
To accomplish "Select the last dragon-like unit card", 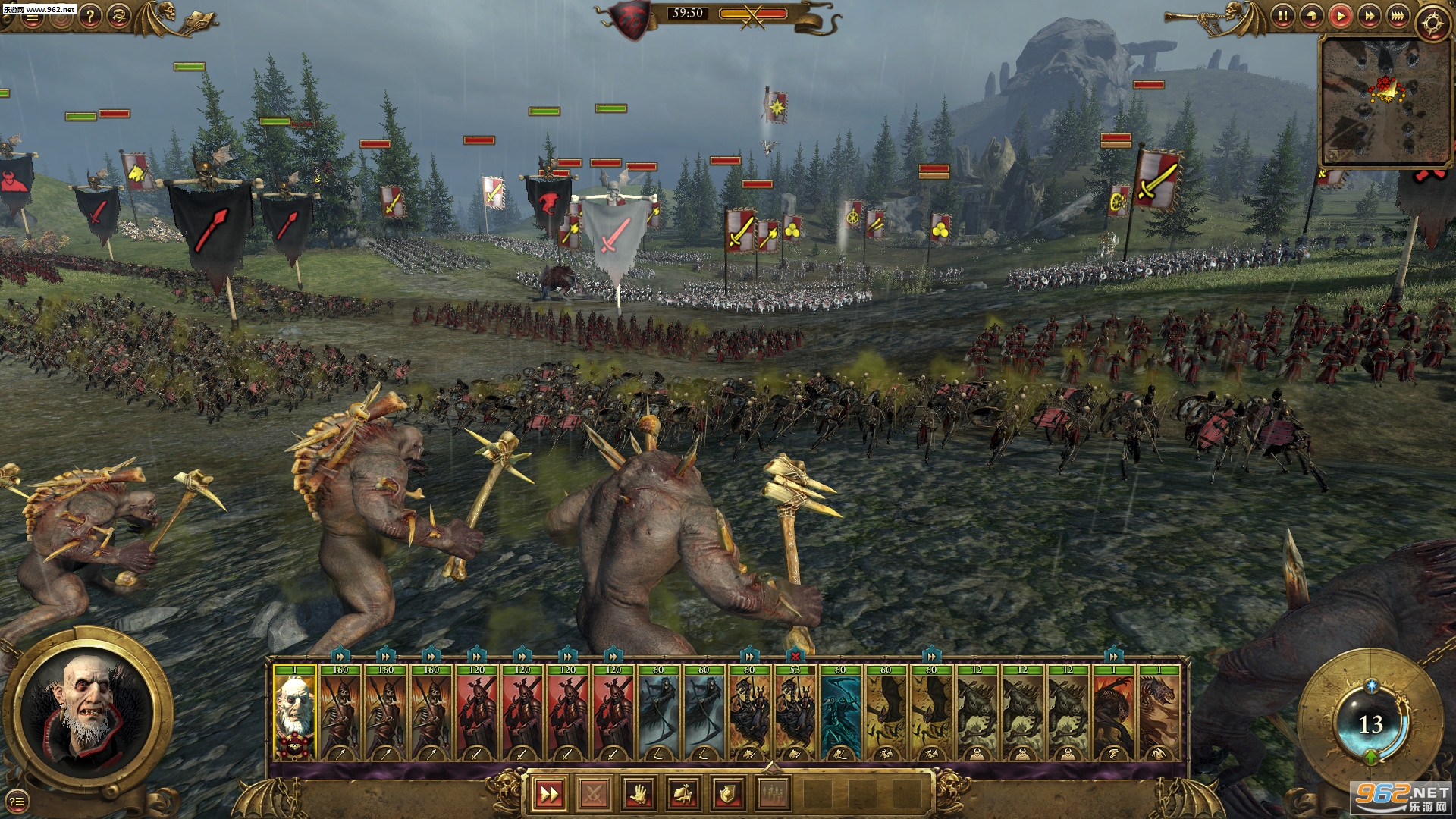I will tap(1159, 713).
